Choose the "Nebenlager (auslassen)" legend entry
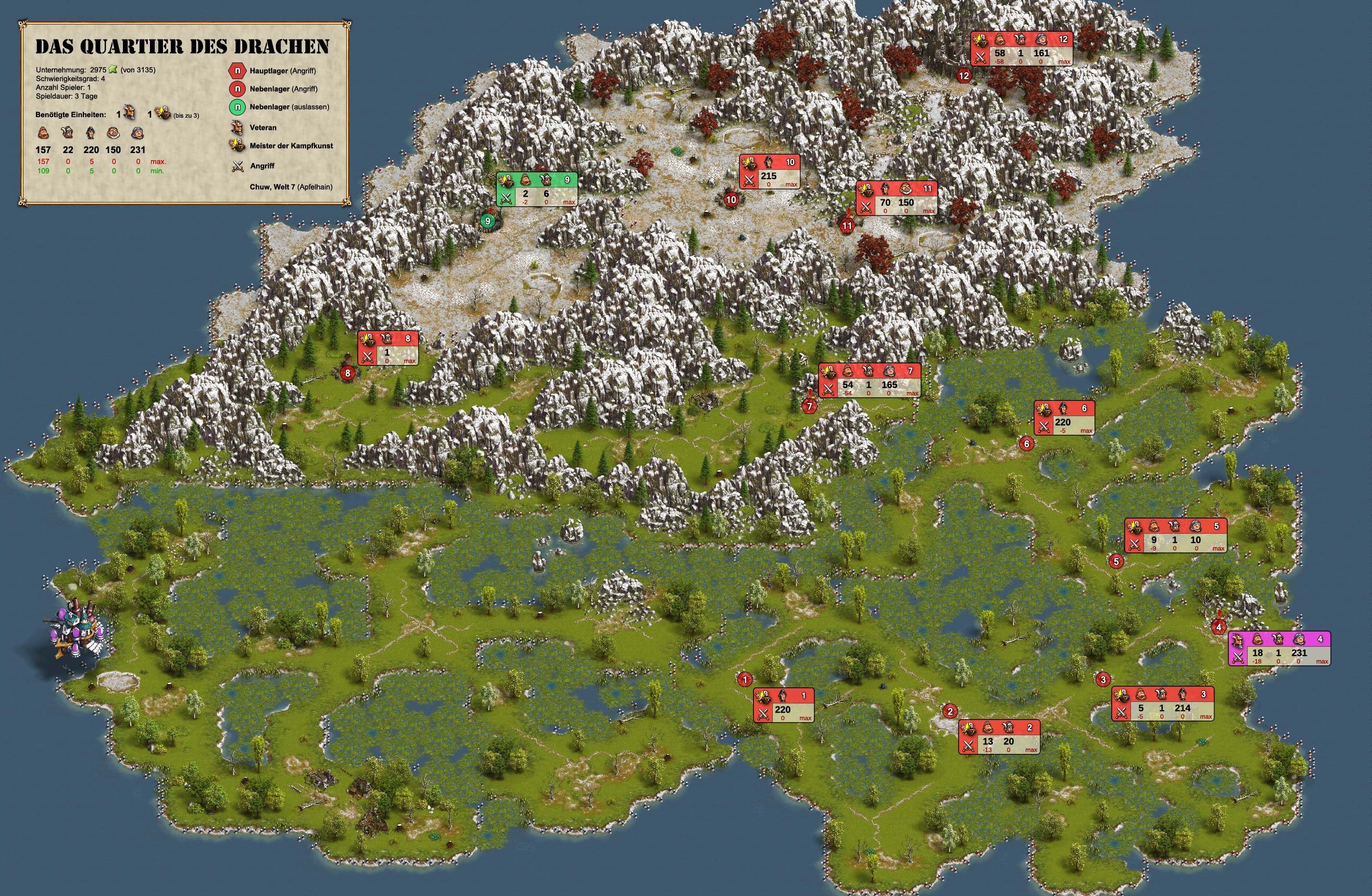 [x=289, y=107]
